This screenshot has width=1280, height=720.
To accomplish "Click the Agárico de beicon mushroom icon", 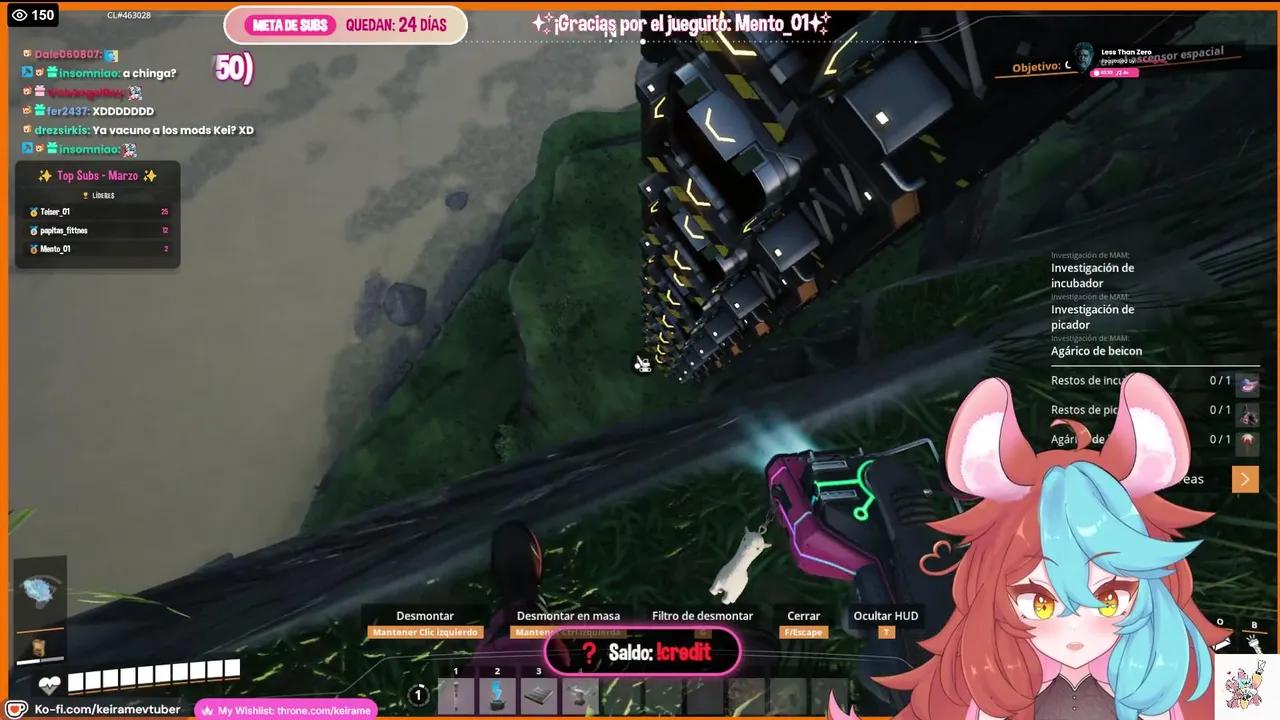I will click(x=1247, y=438).
